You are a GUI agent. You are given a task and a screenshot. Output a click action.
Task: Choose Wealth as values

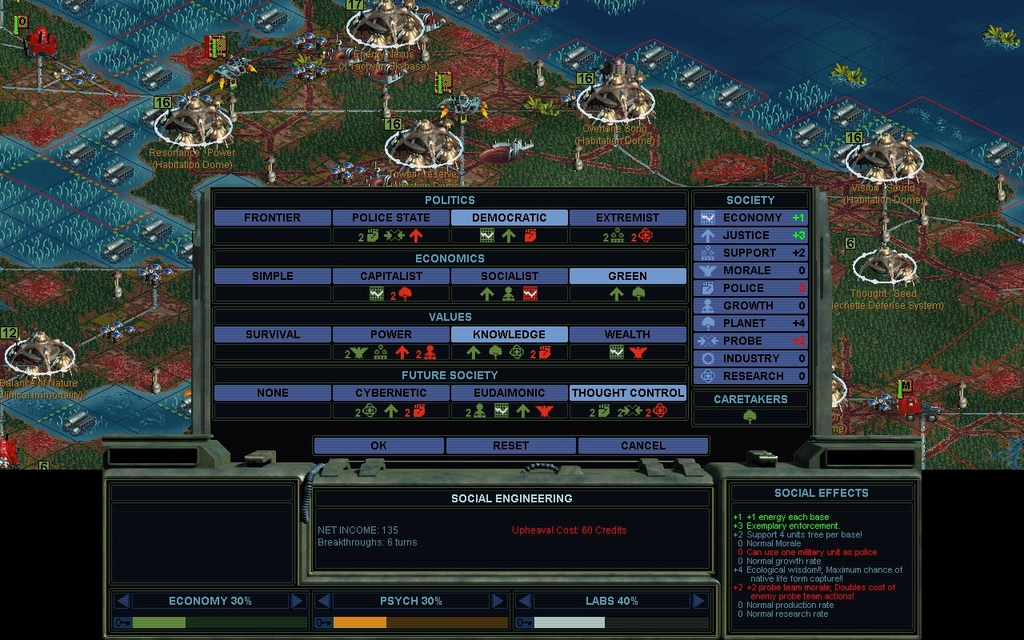point(627,334)
